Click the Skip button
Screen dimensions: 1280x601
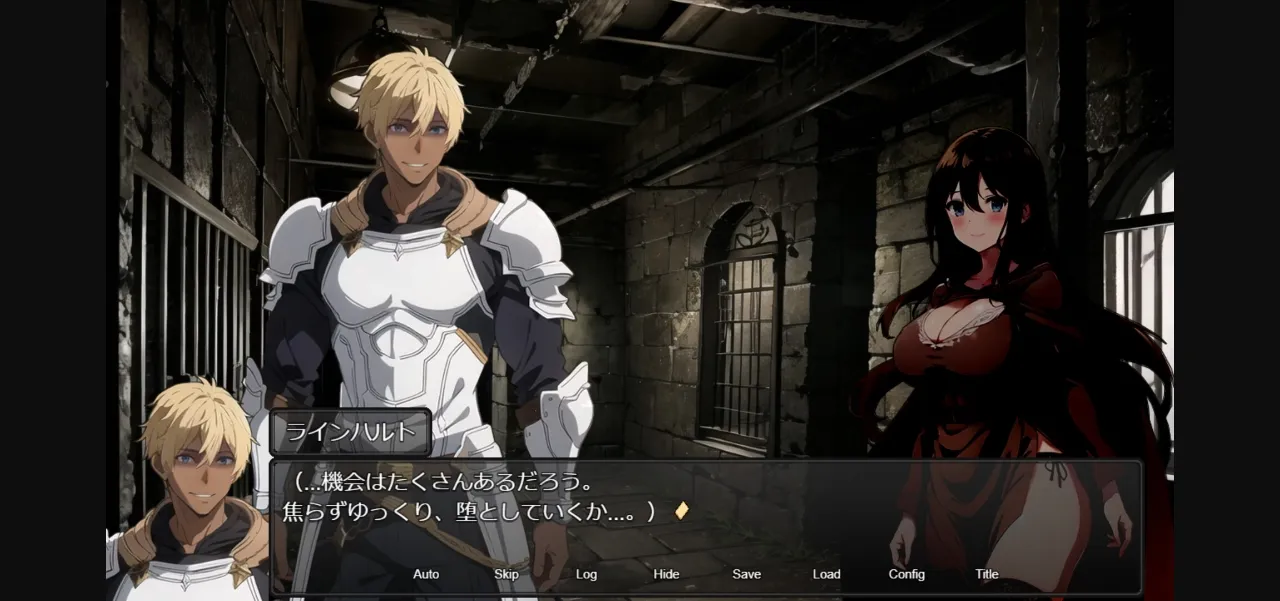(x=506, y=574)
